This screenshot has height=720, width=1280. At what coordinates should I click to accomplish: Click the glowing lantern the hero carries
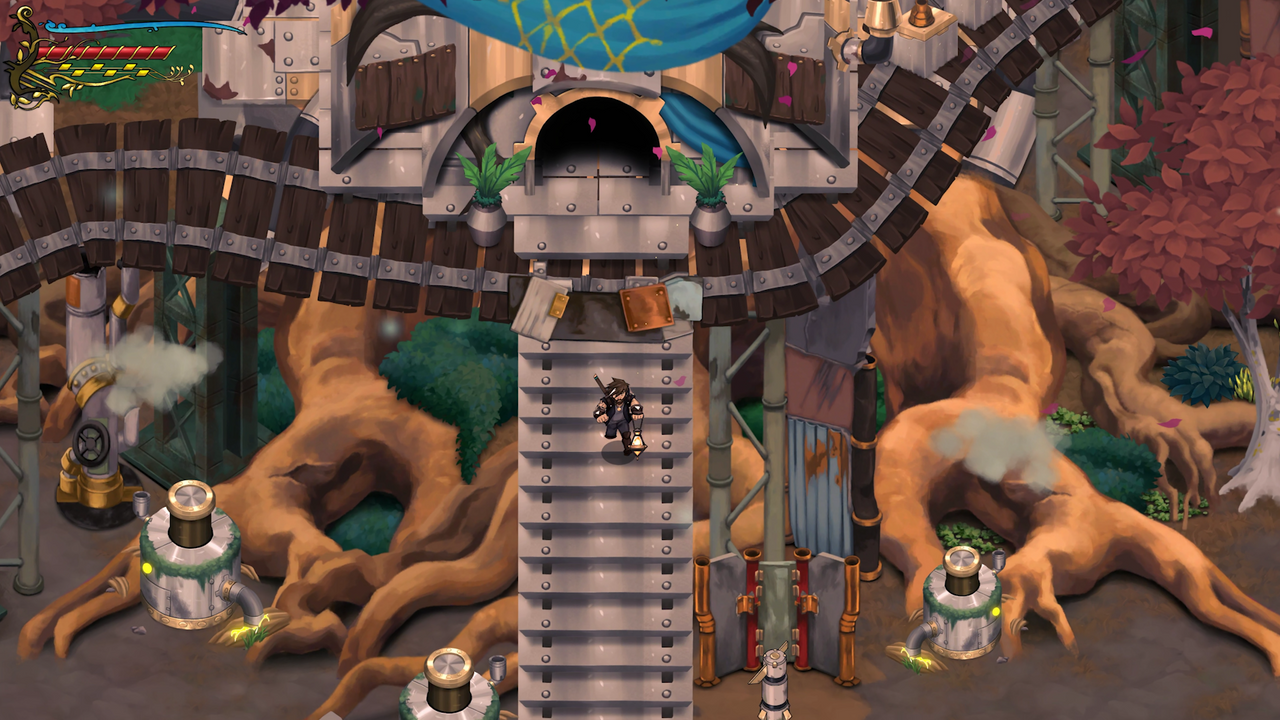point(638,442)
